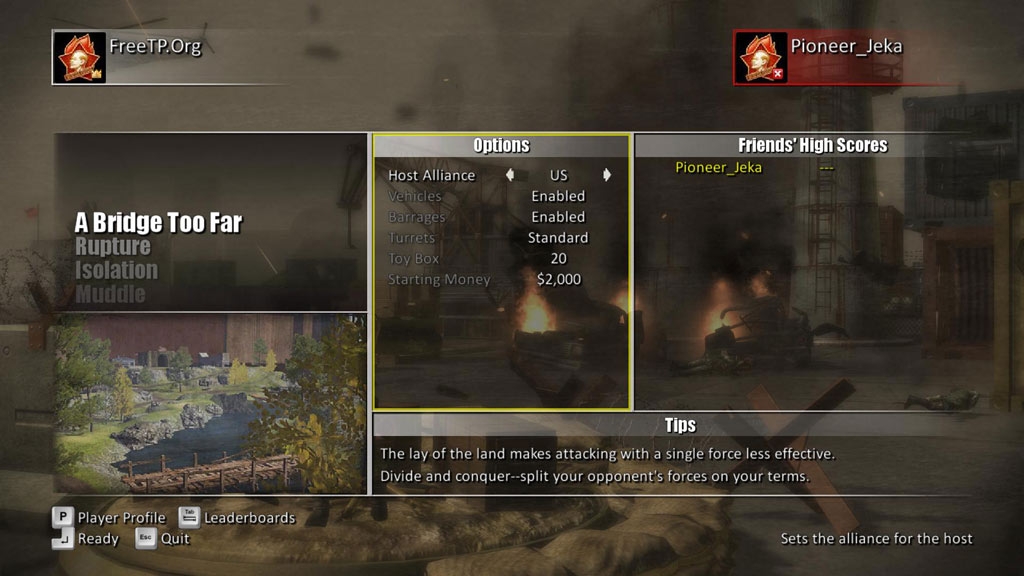
Task: Click the Pioneer_Jeka player card
Action: pyautogui.click(x=817, y=57)
